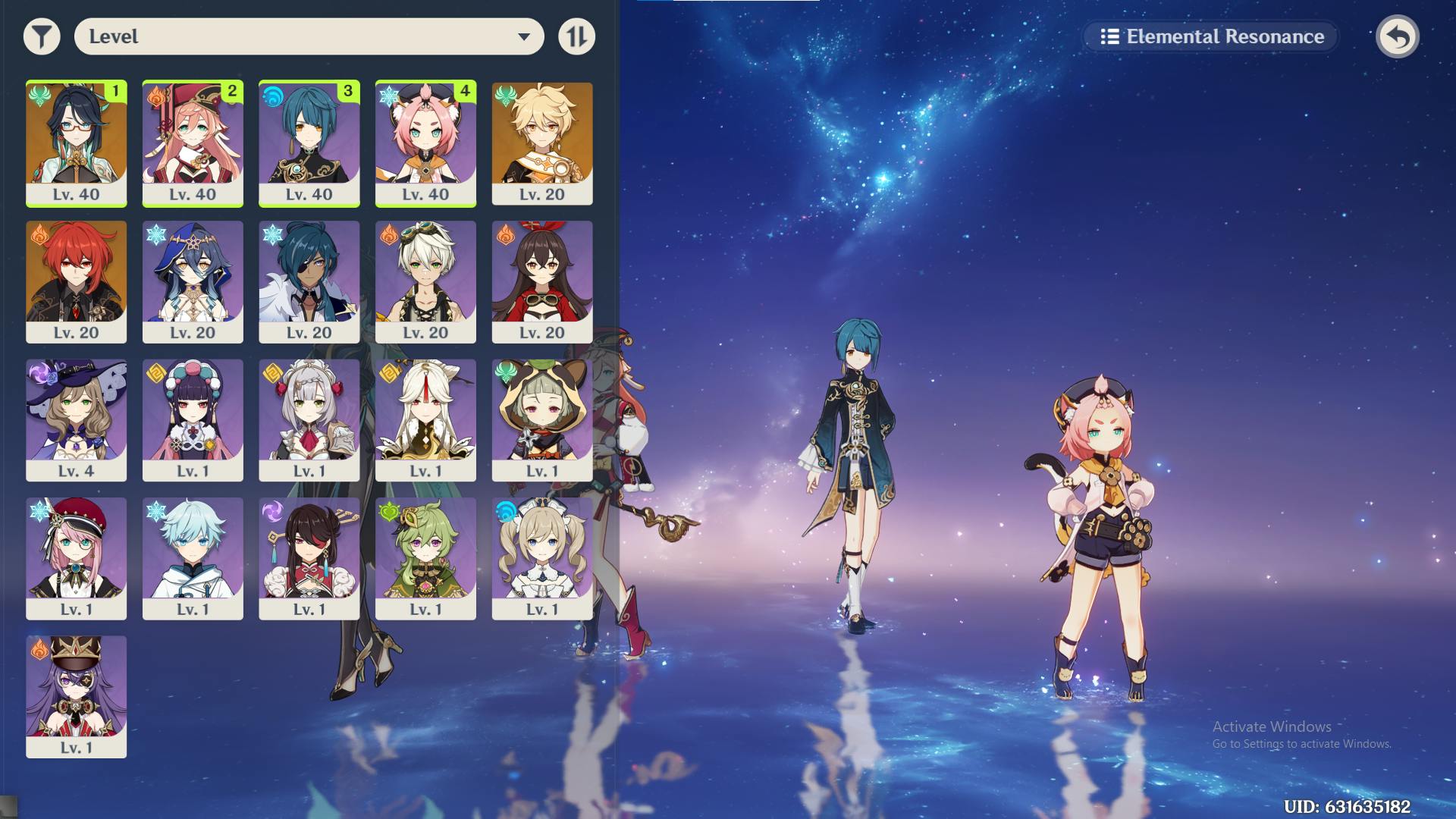Choose Barbara with blonde twin tails

point(542,558)
